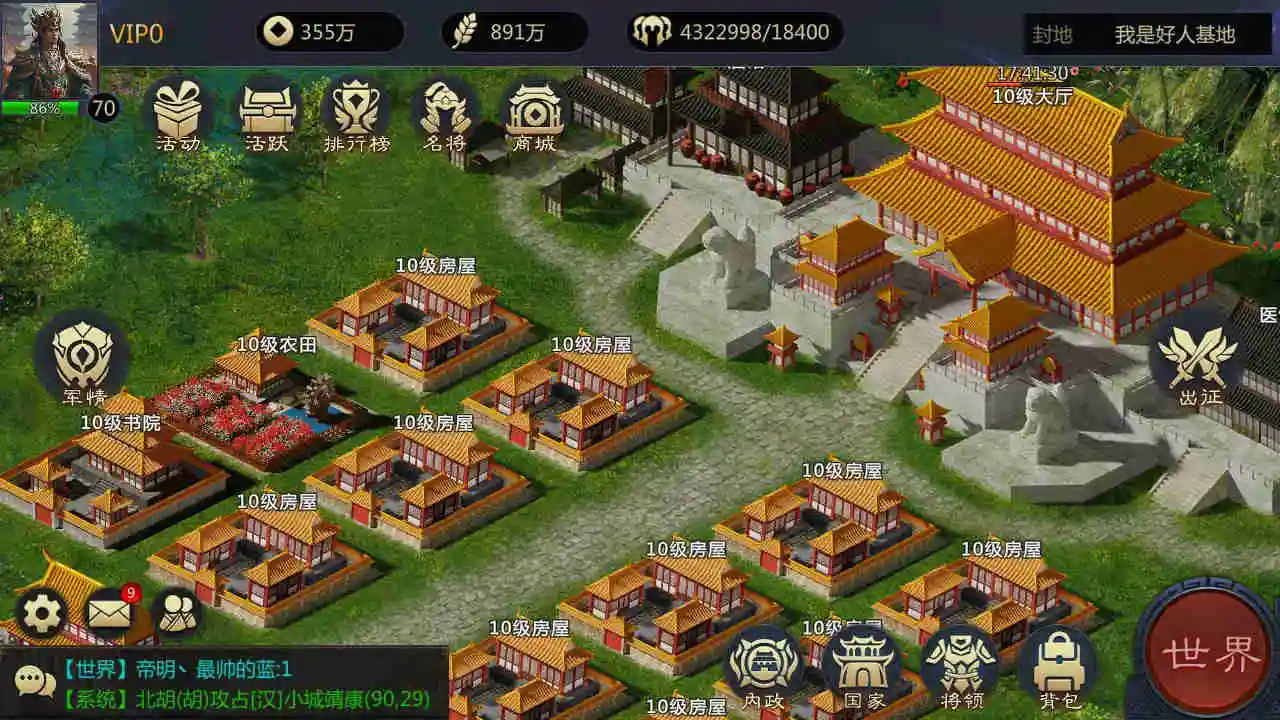
Task: Open the friends list panel
Action: tap(178, 610)
